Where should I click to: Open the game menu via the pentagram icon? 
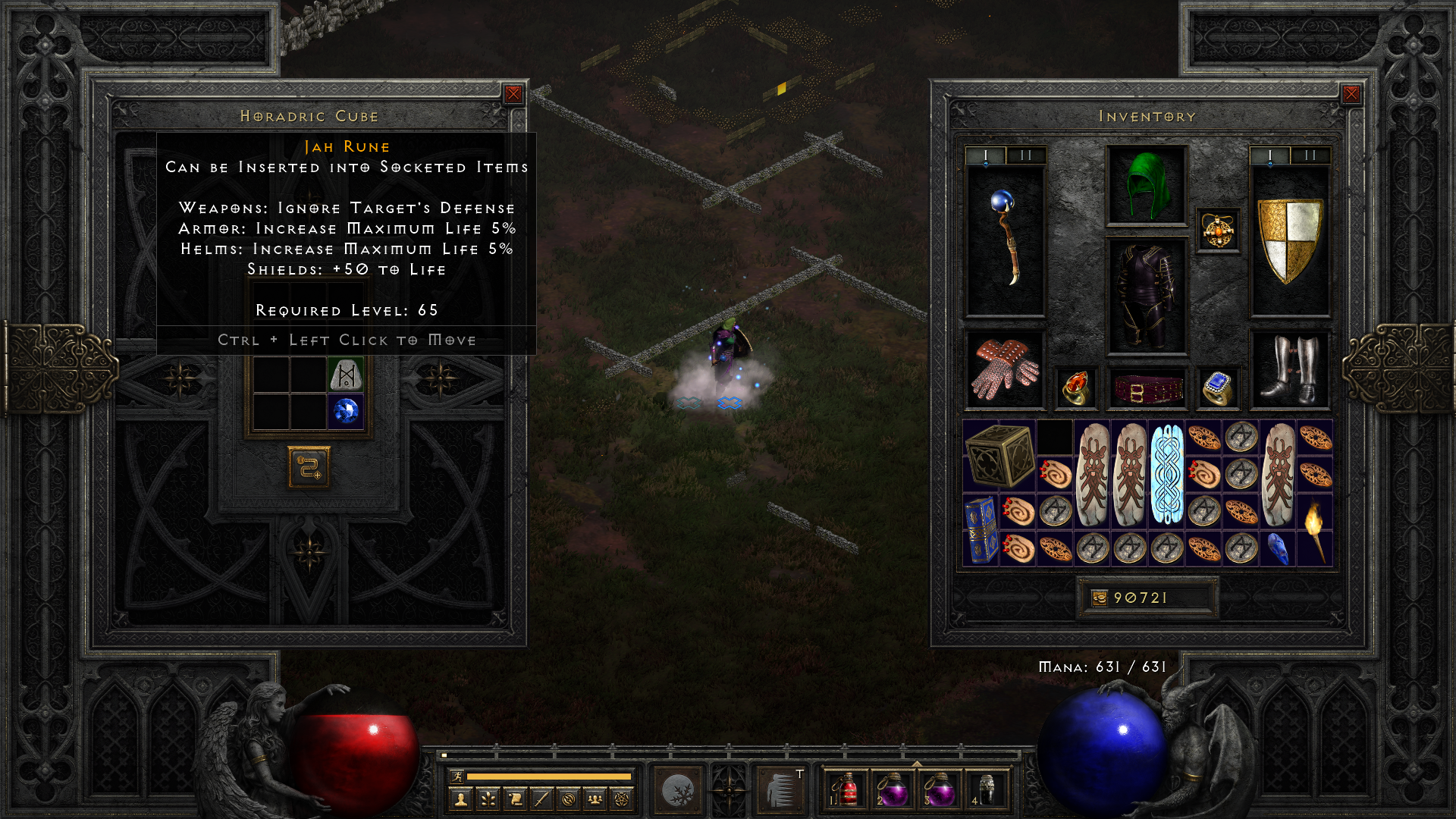(621, 798)
